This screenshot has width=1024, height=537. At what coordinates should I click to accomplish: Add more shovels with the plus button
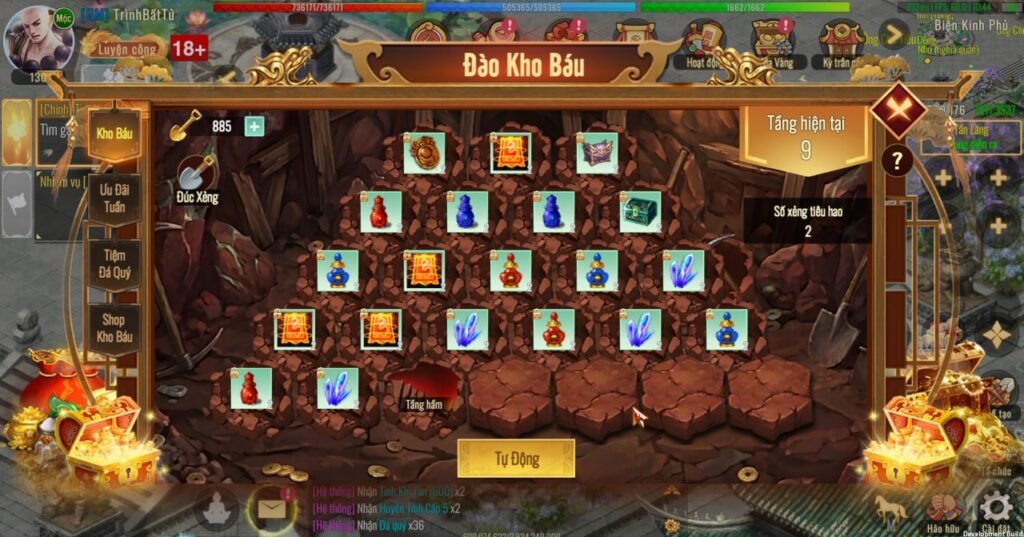(254, 126)
